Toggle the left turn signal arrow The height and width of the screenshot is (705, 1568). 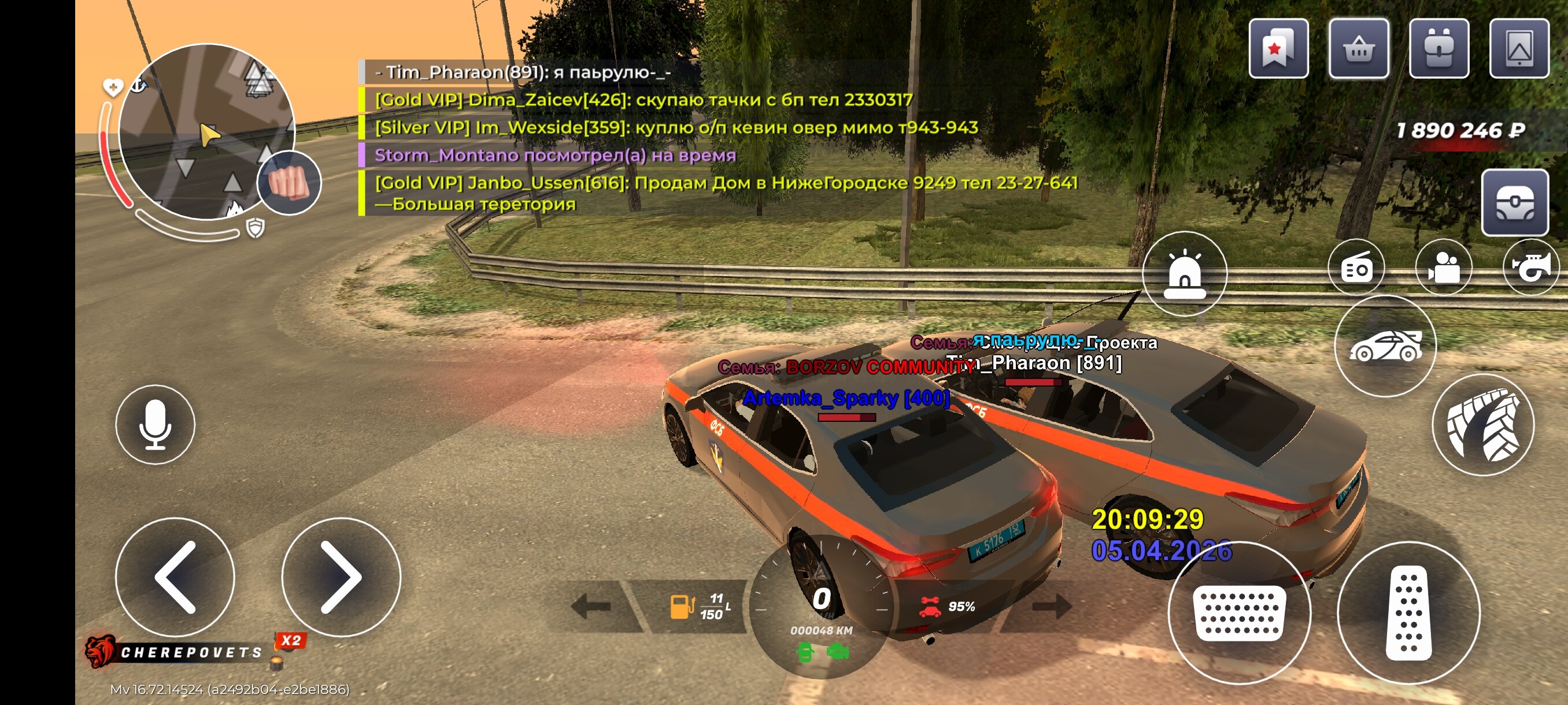591,606
